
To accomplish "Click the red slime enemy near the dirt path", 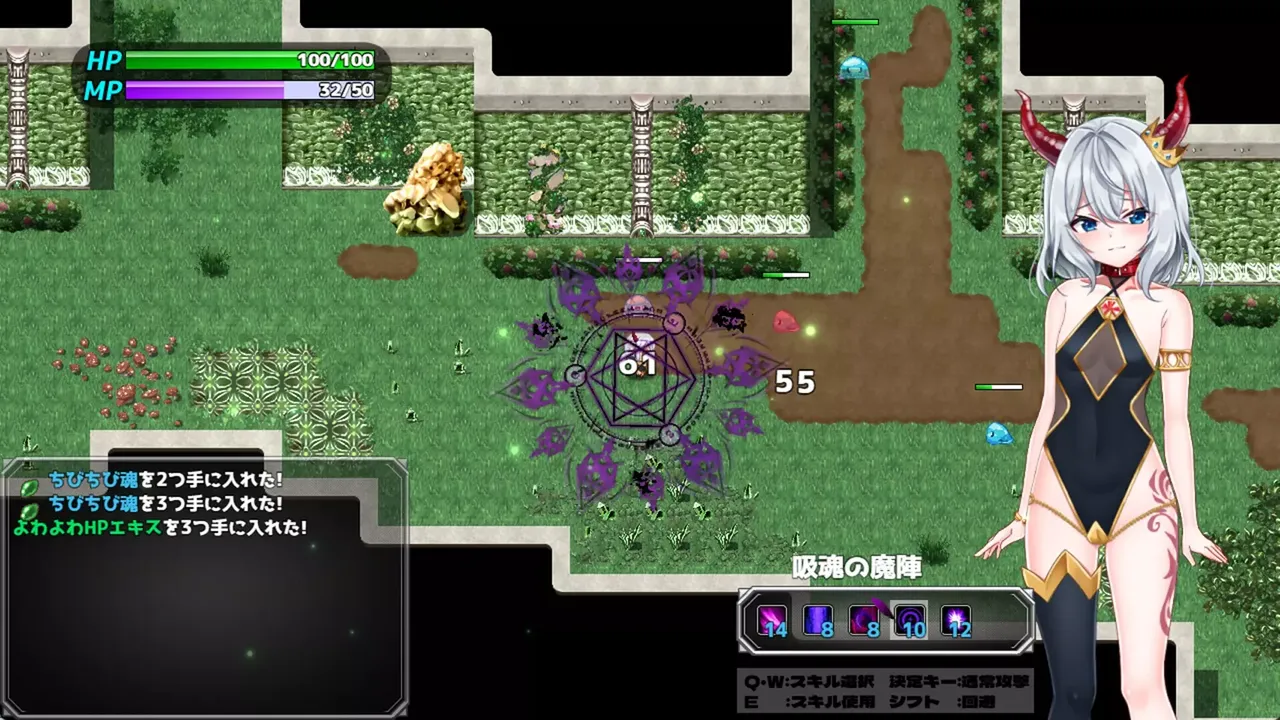I will tap(787, 320).
